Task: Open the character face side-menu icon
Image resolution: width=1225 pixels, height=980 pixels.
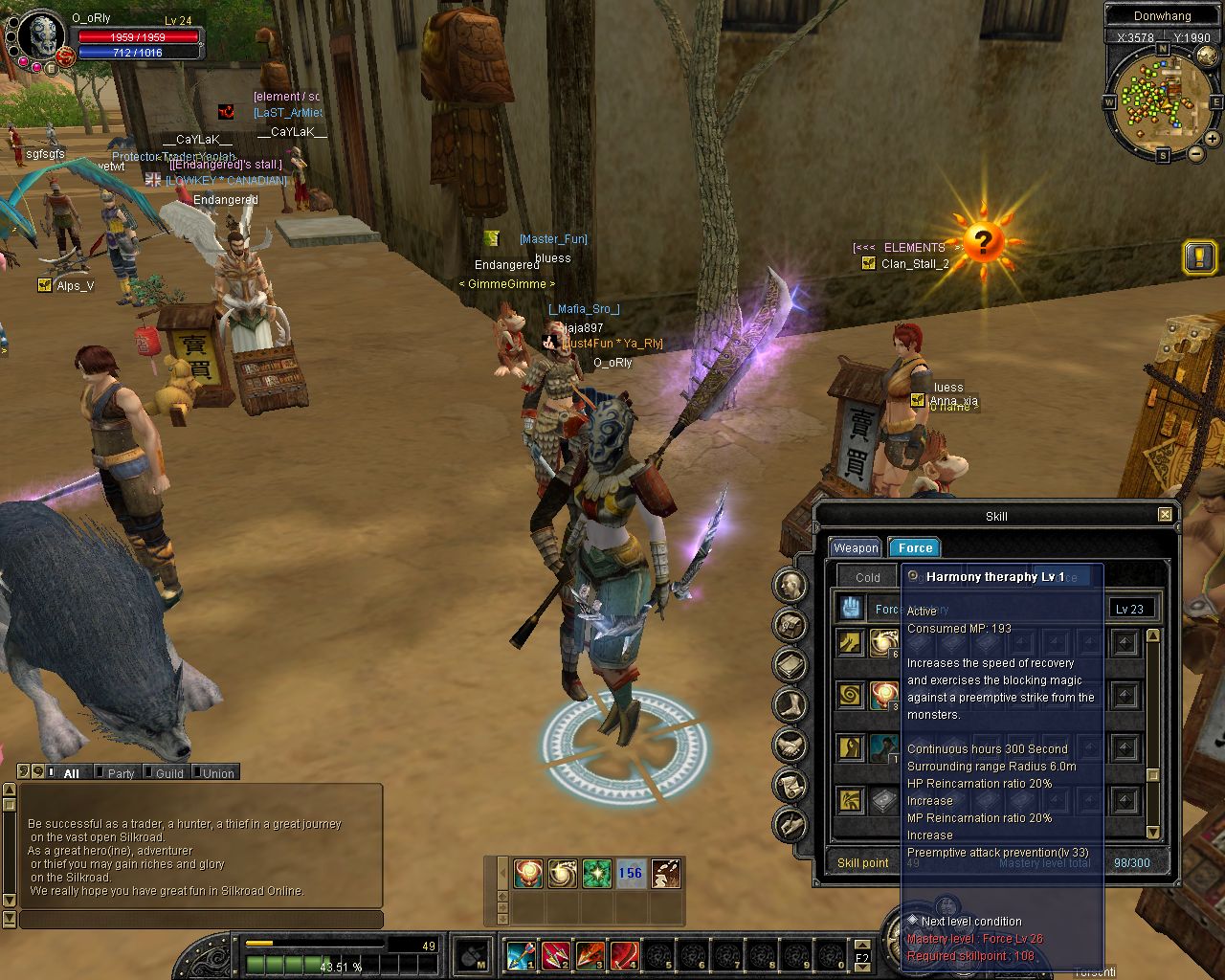Action: (791, 586)
